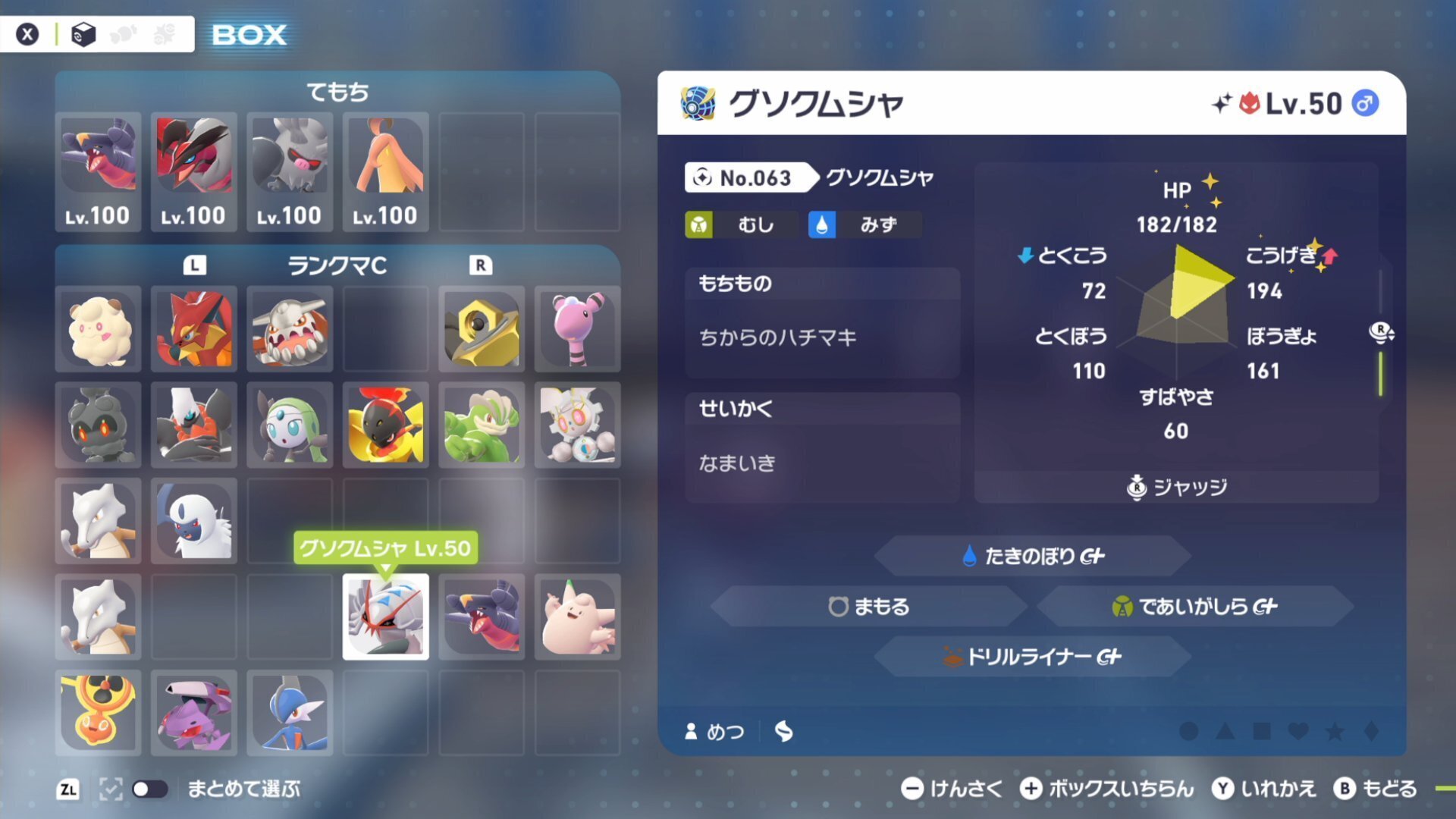
Task: Toggle the star marking for グソクムシャ
Action: pos(1334,731)
